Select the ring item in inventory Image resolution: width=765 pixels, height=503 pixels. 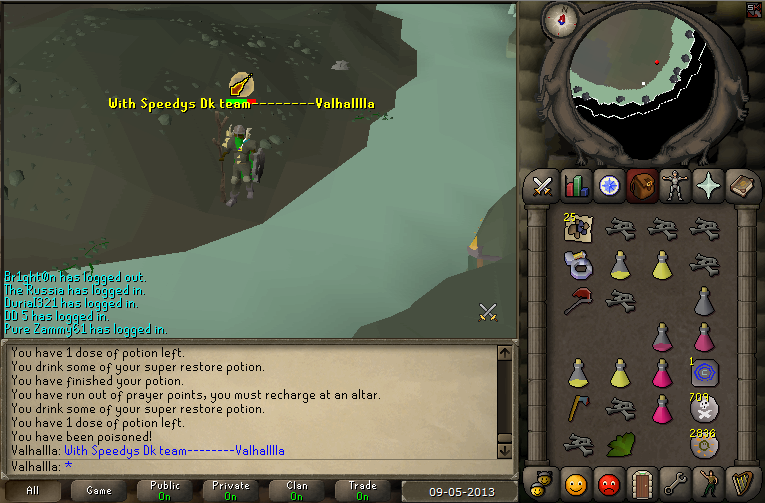point(578,264)
